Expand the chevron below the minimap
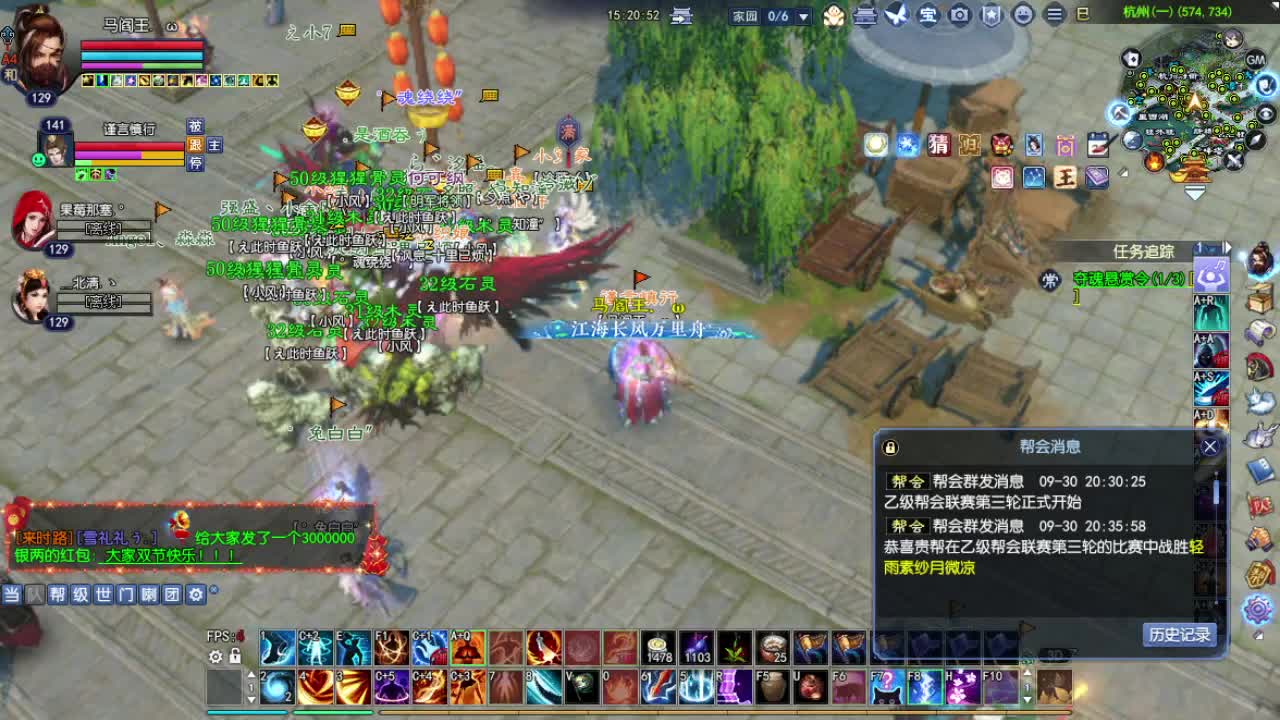This screenshot has width=1280, height=720. click(x=1193, y=190)
